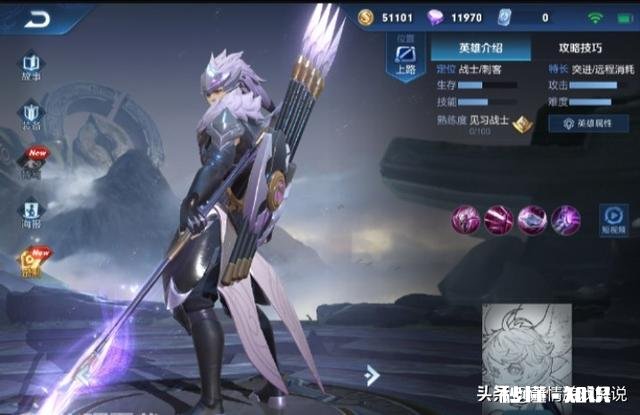Select the third skill icon in the row
The height and width of the screenshot is (415, 640).
click(532, 218)
